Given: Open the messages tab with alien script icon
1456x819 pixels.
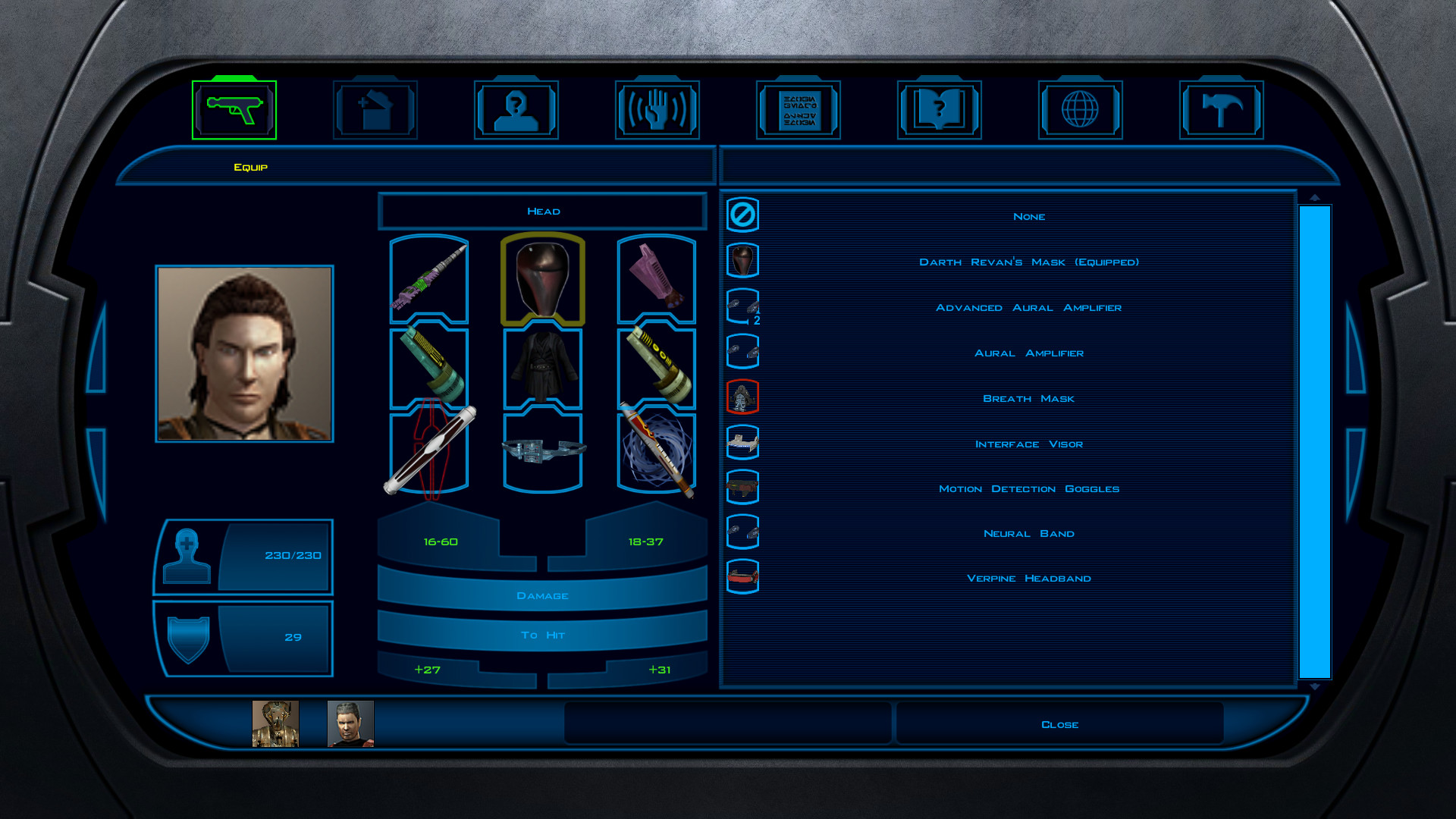Looking at the screenshot, I should coord(799,110).
